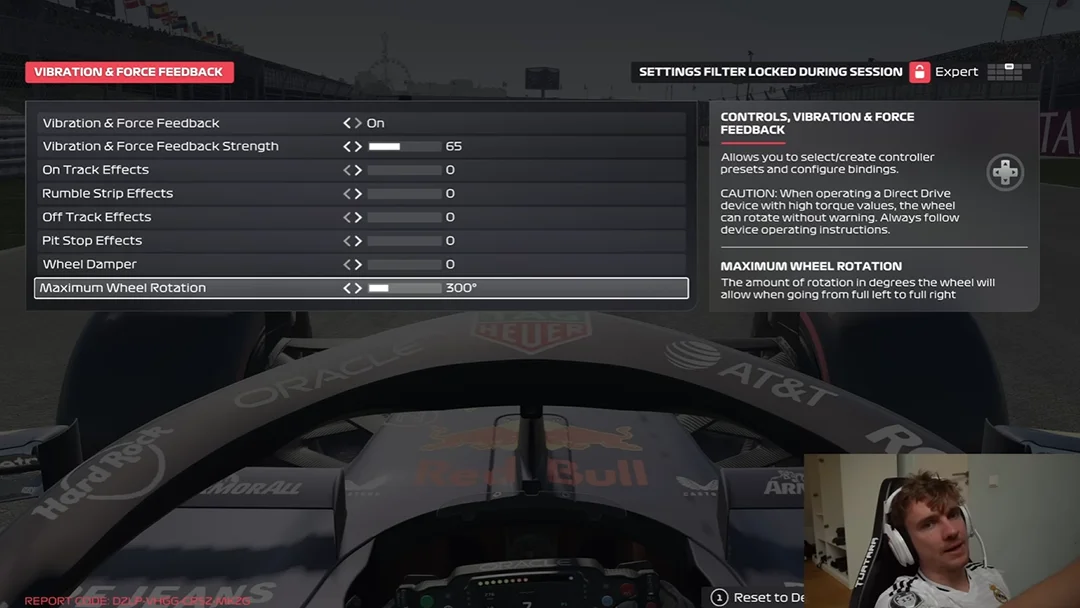1080x608 pixels.
Task: Click the Off Track Effects slider bar
Action: point(405,217)
